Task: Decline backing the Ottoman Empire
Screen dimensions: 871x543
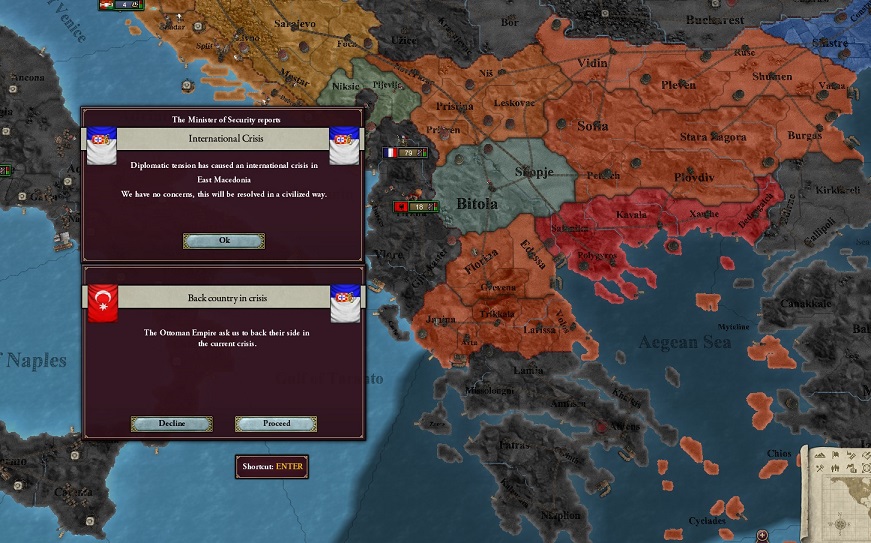Action: (x=172, y=423)
